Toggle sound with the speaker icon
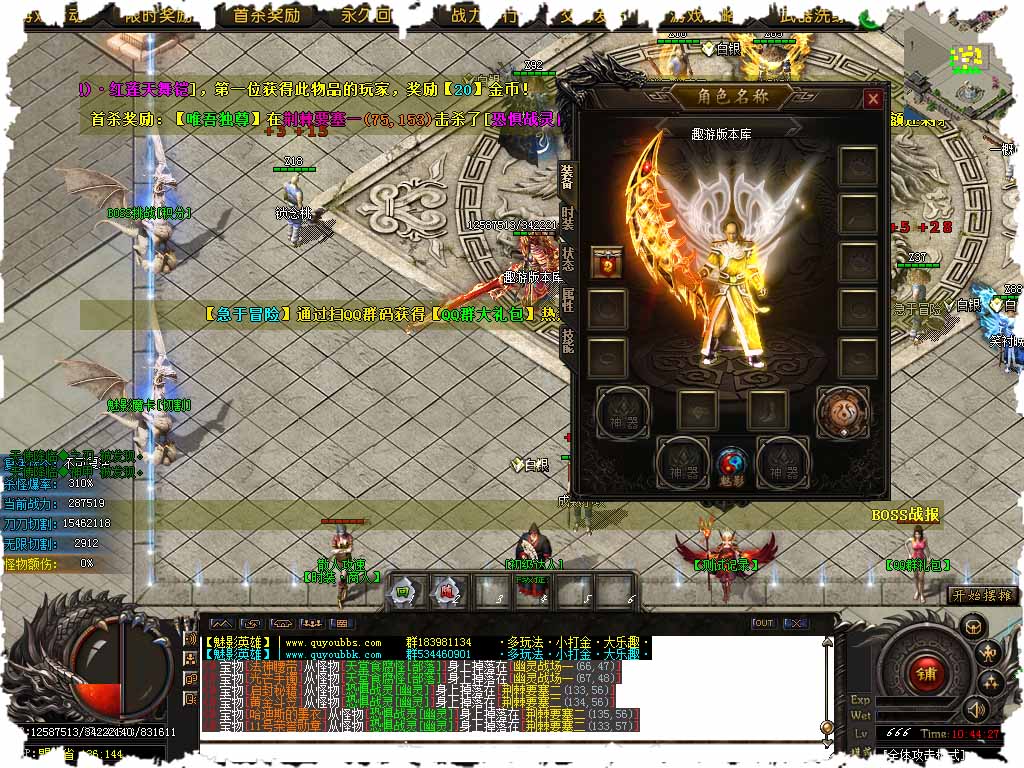 [x=974, y=710]
